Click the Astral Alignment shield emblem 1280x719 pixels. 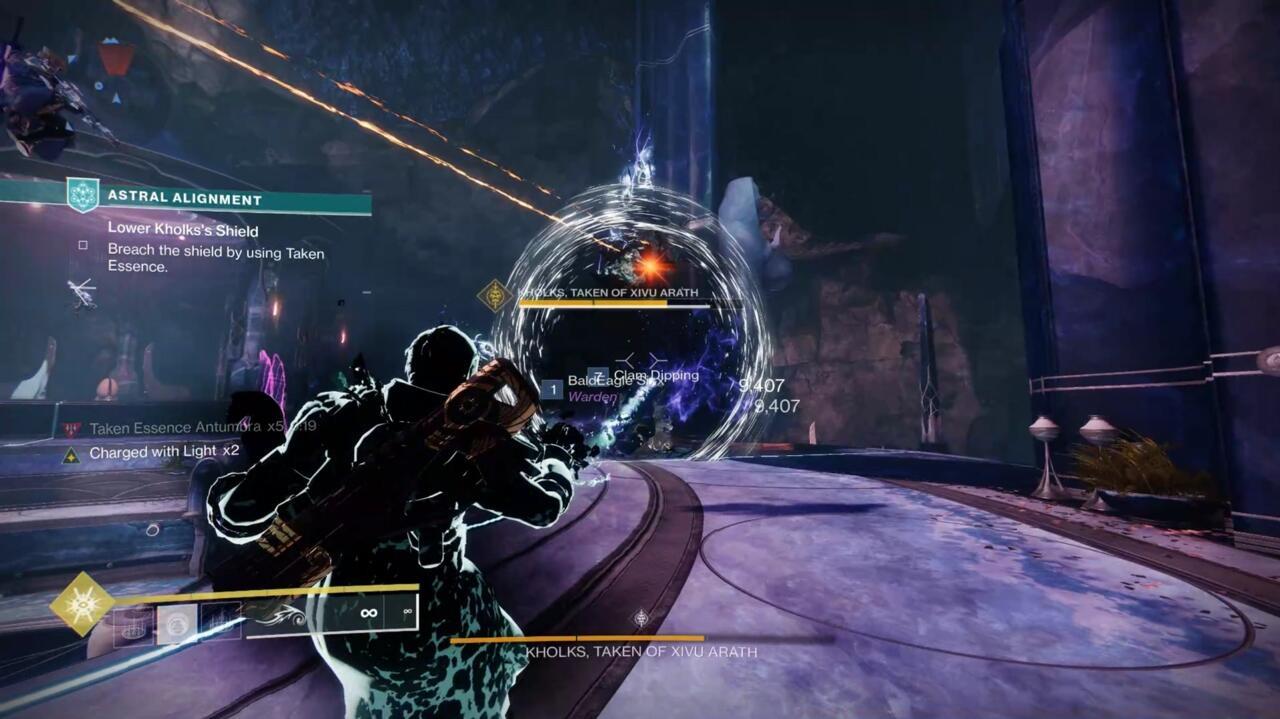click(x=83, y=194)
